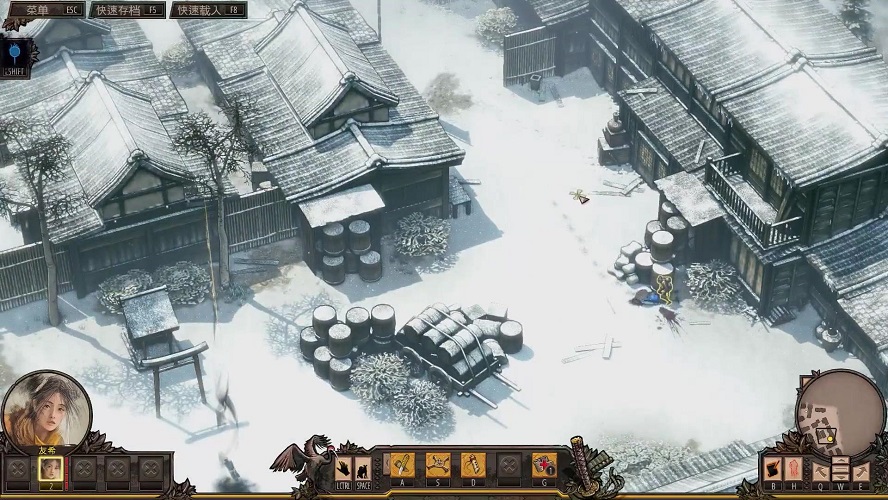Select Yuki's large character portrait
The image size is (888, 500).
pyautogui.click(x=46, y=411)
